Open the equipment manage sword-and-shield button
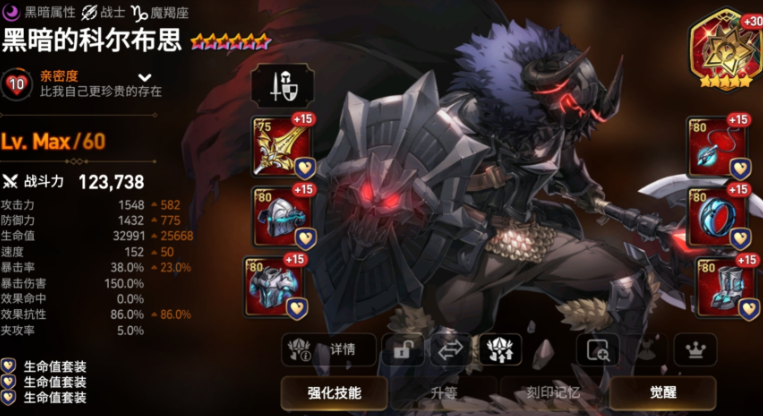Viewport: 763px width, 416px height. tap(281, 87)
